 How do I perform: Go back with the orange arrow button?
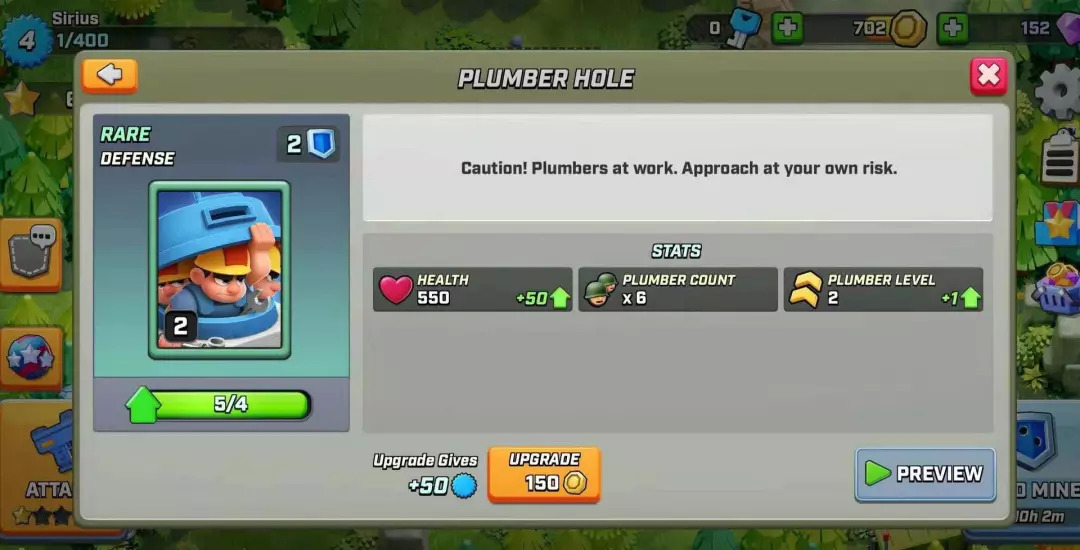tap(110, 76)
